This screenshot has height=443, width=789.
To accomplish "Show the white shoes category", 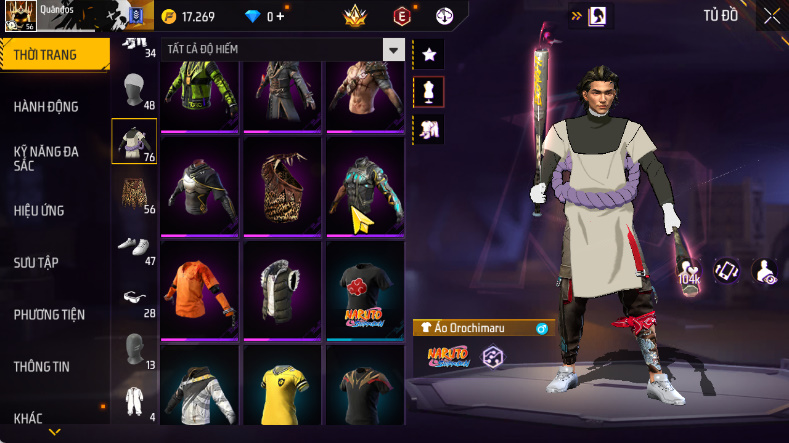I will (133, 245).
